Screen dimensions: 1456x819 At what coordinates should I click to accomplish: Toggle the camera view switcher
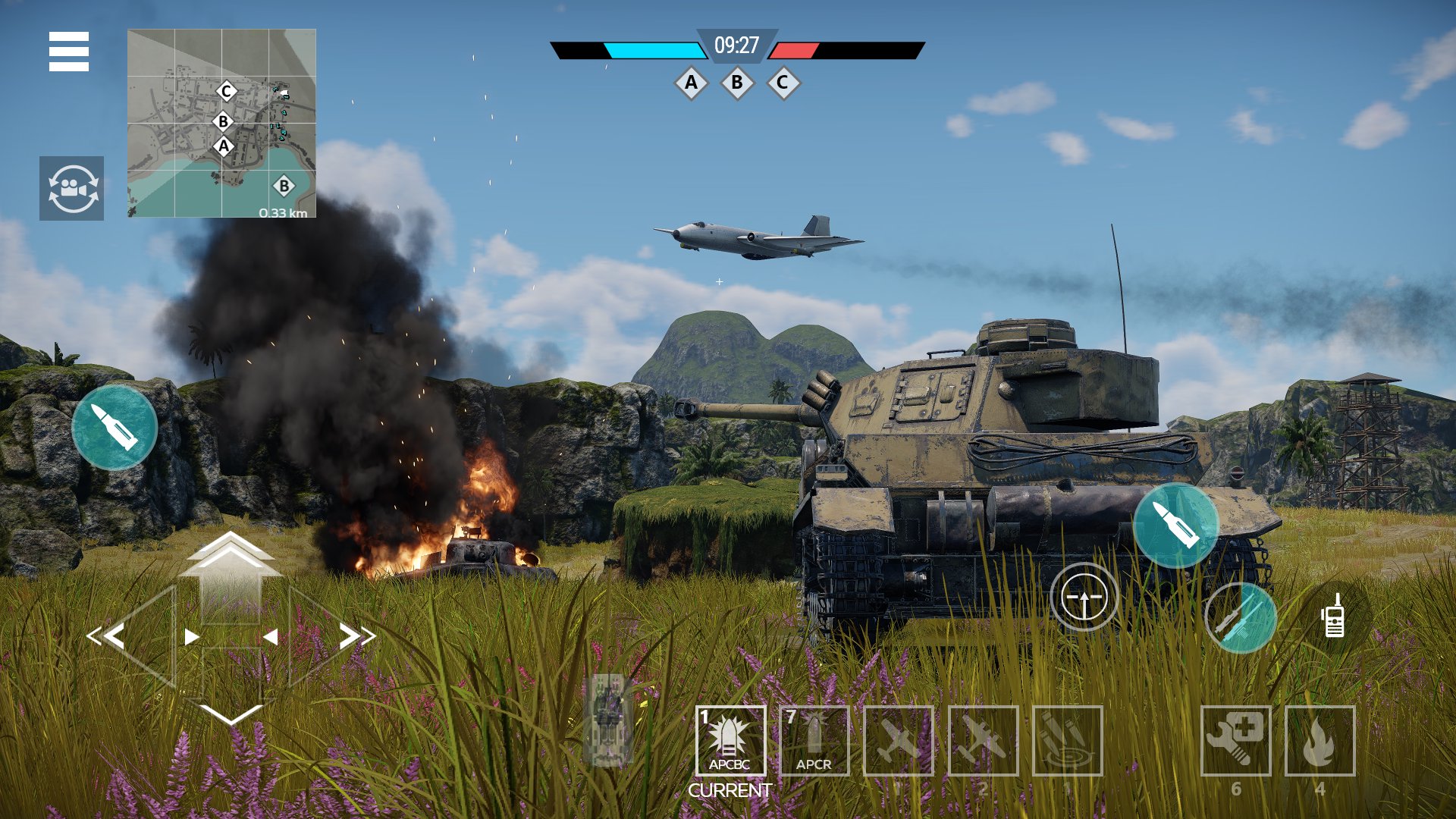pyautogui.click(x=73, y=187)
